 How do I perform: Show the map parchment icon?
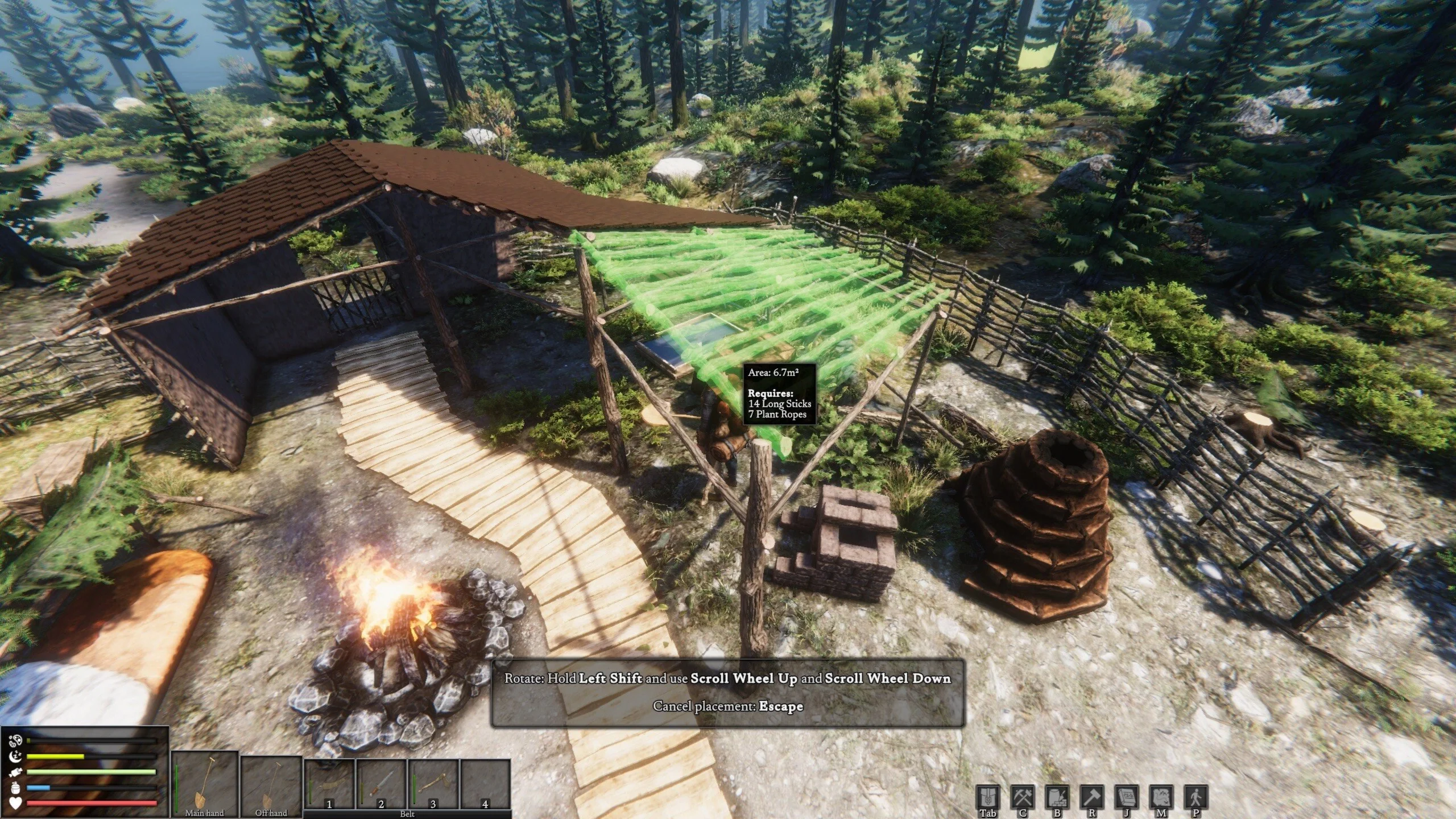(x=1161, y=797)
